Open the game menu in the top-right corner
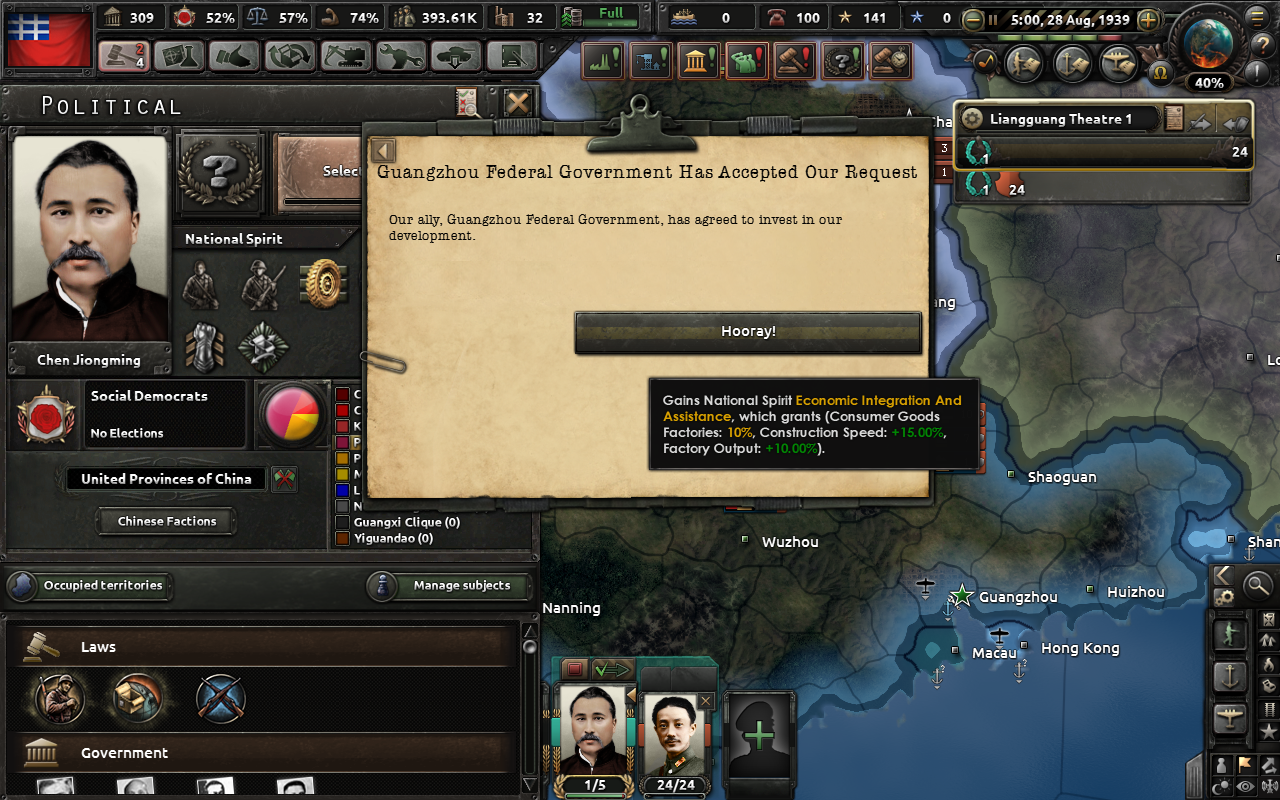Viewport: 1280px width, 800px height. [1258, 18]
